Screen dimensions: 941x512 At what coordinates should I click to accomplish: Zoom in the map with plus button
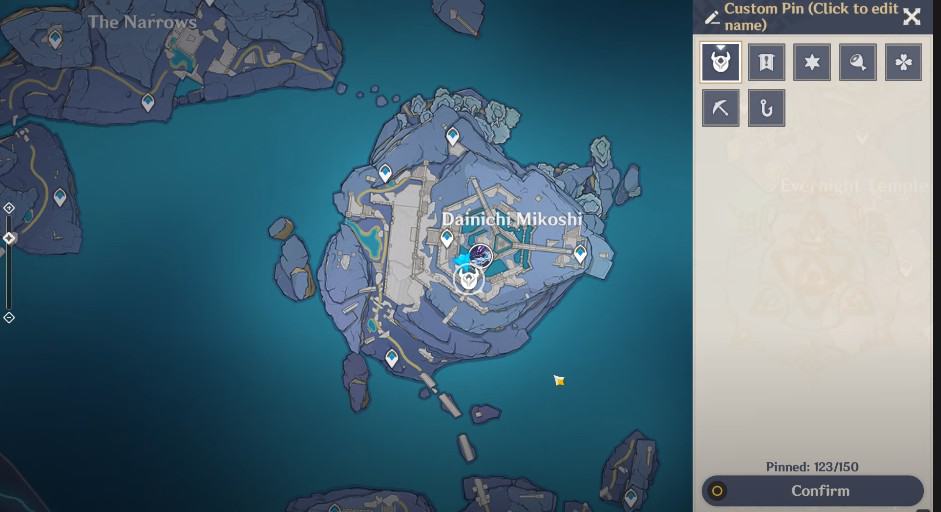9,208
